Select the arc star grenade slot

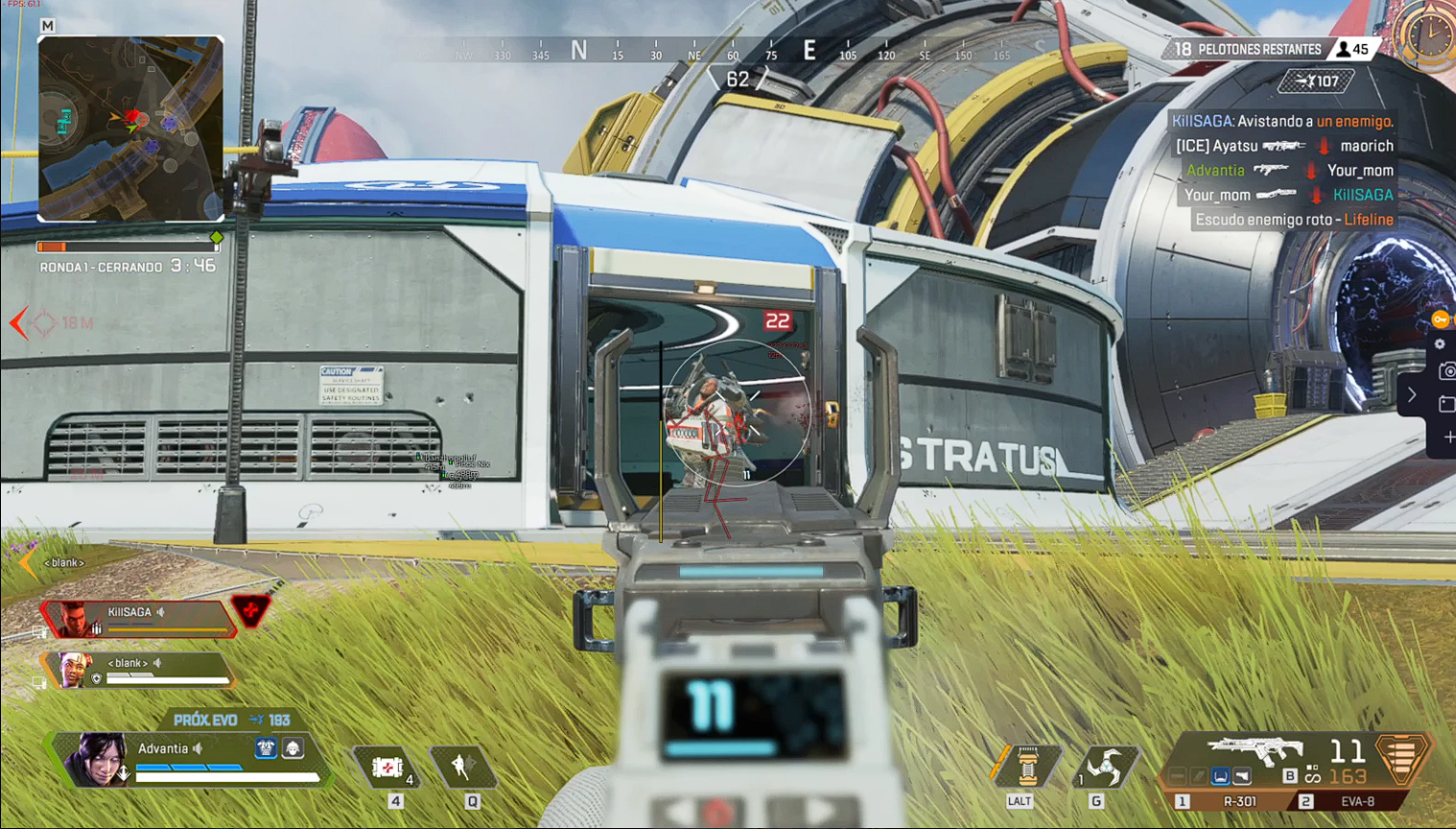tap(1105, 767)
